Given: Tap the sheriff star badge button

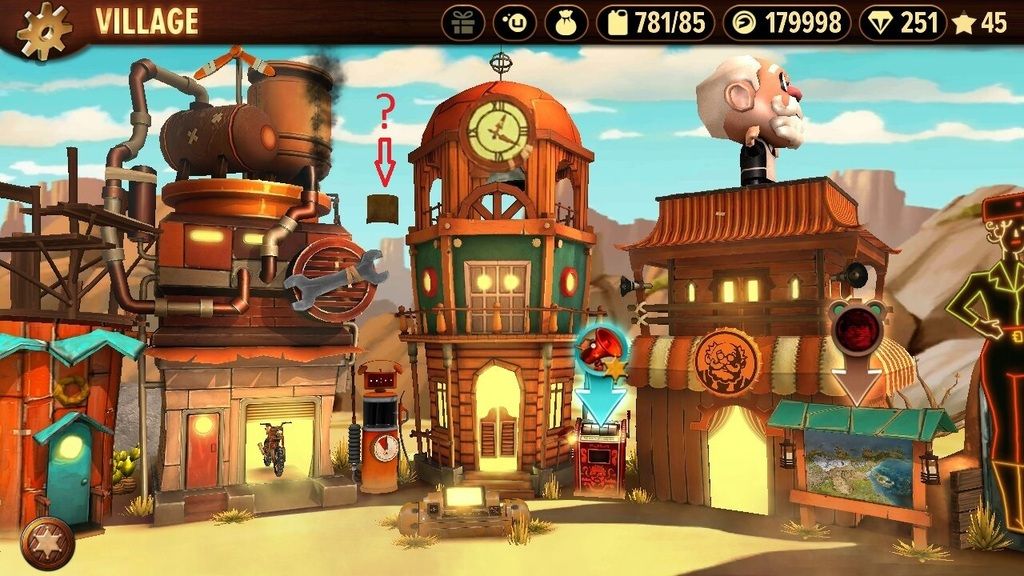Looking at the screenshot, I should pos(47,542).
